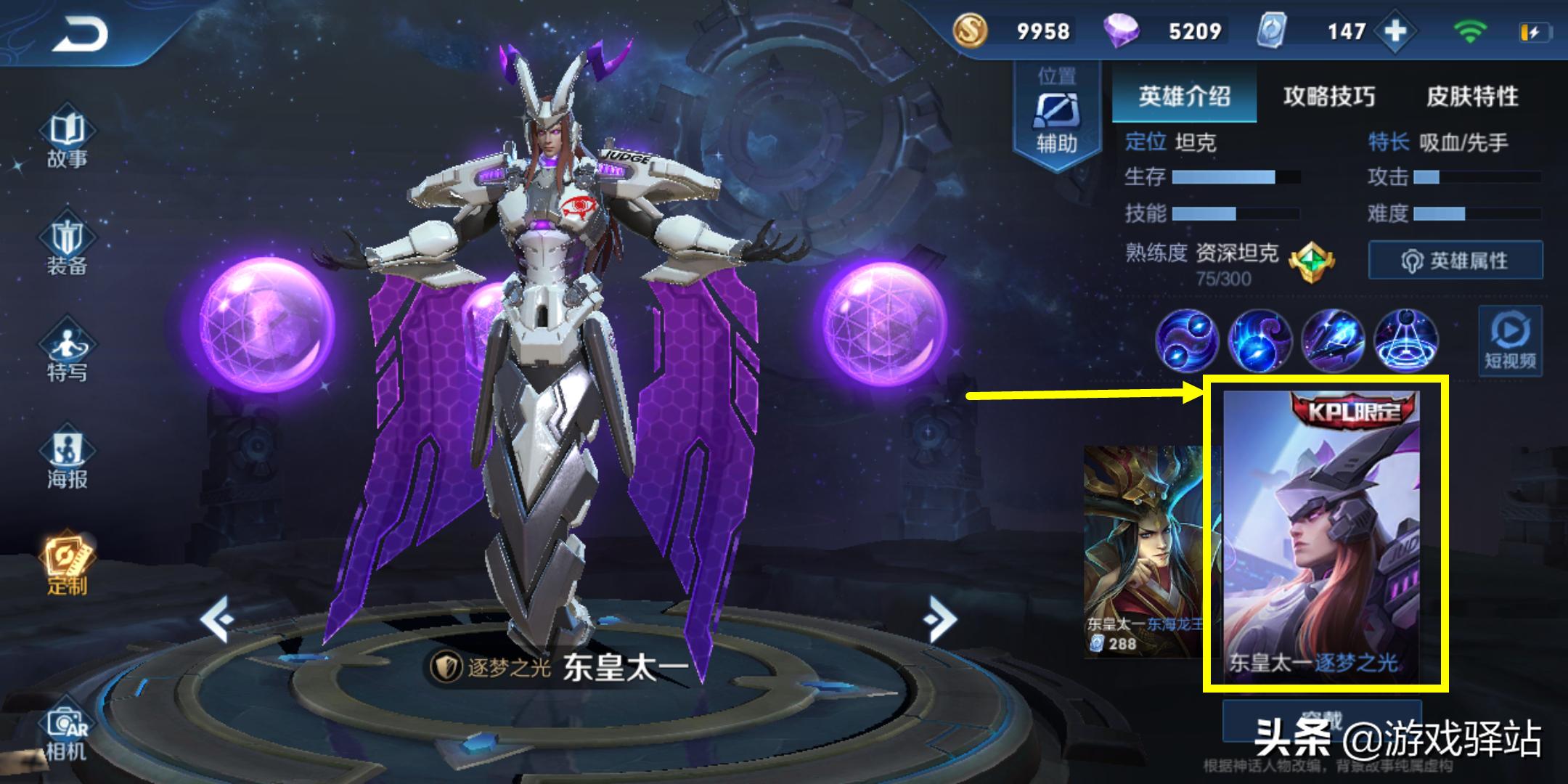Screen dimensions: 1568x784
Task: Open the 故事 story menu
Action: (x=67, y=139)
